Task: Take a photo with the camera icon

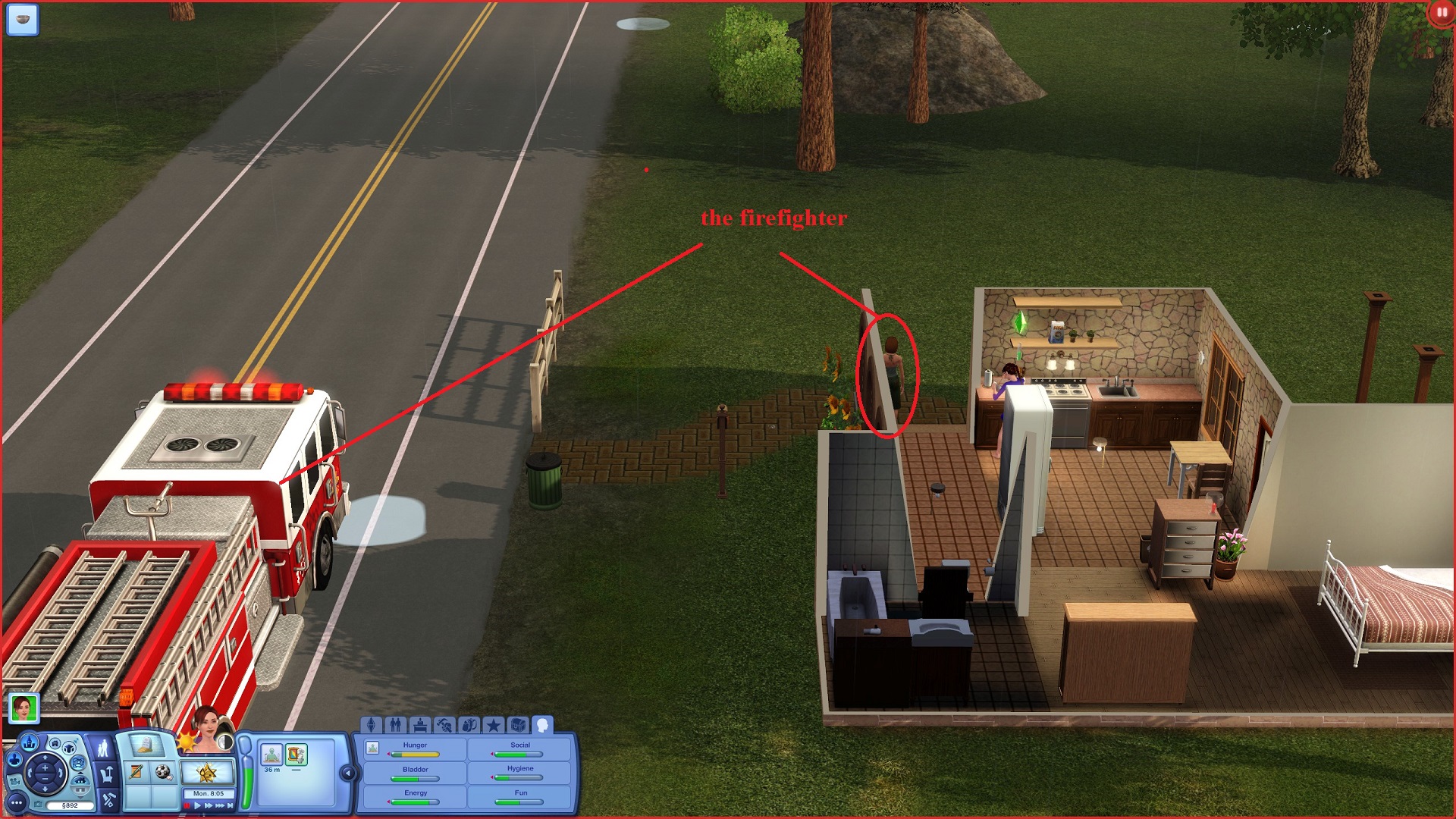Action: pos(38,804)
